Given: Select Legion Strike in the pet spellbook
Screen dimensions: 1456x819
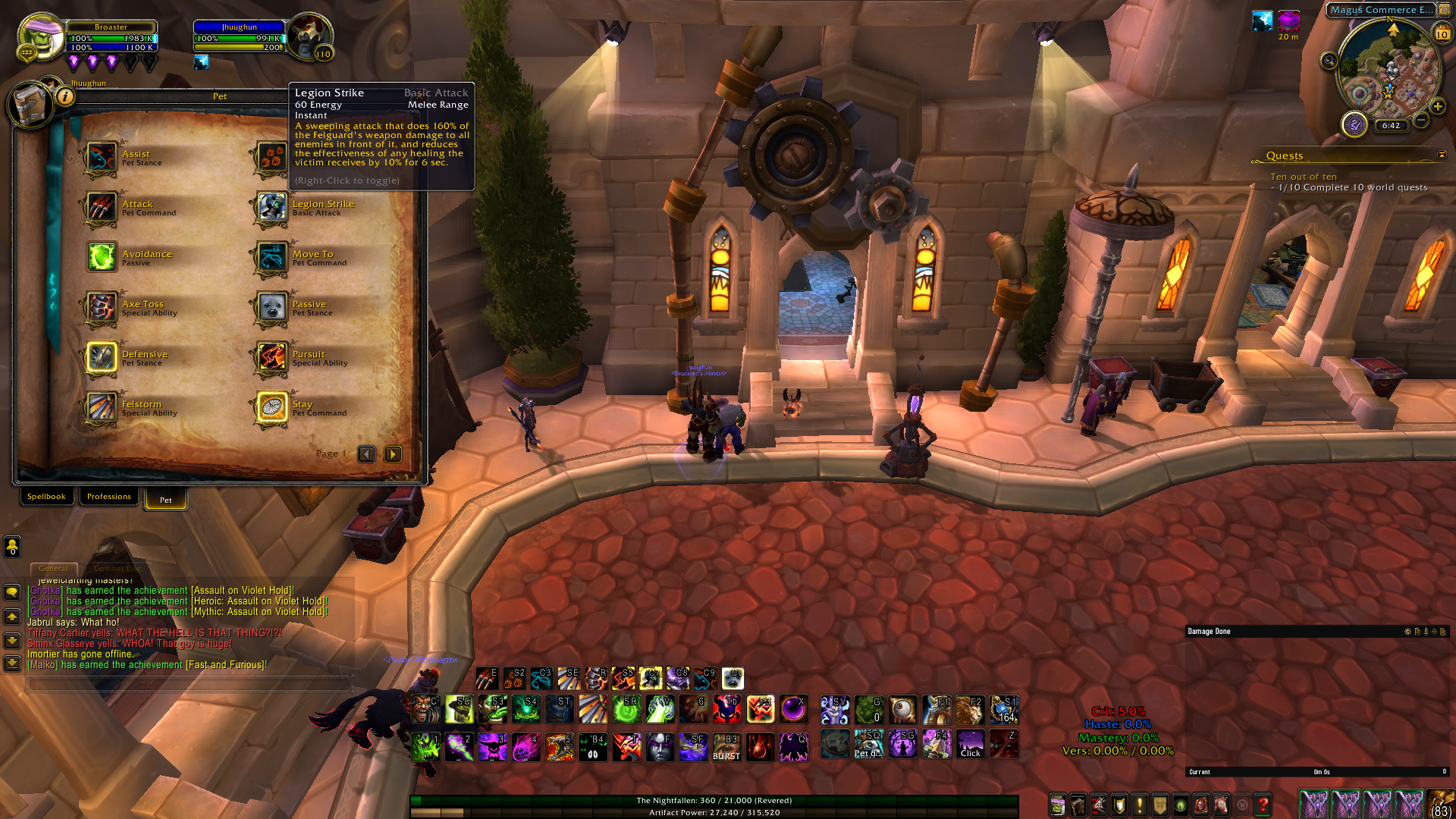Looking at the screenshot, I should tap(271, 208).
